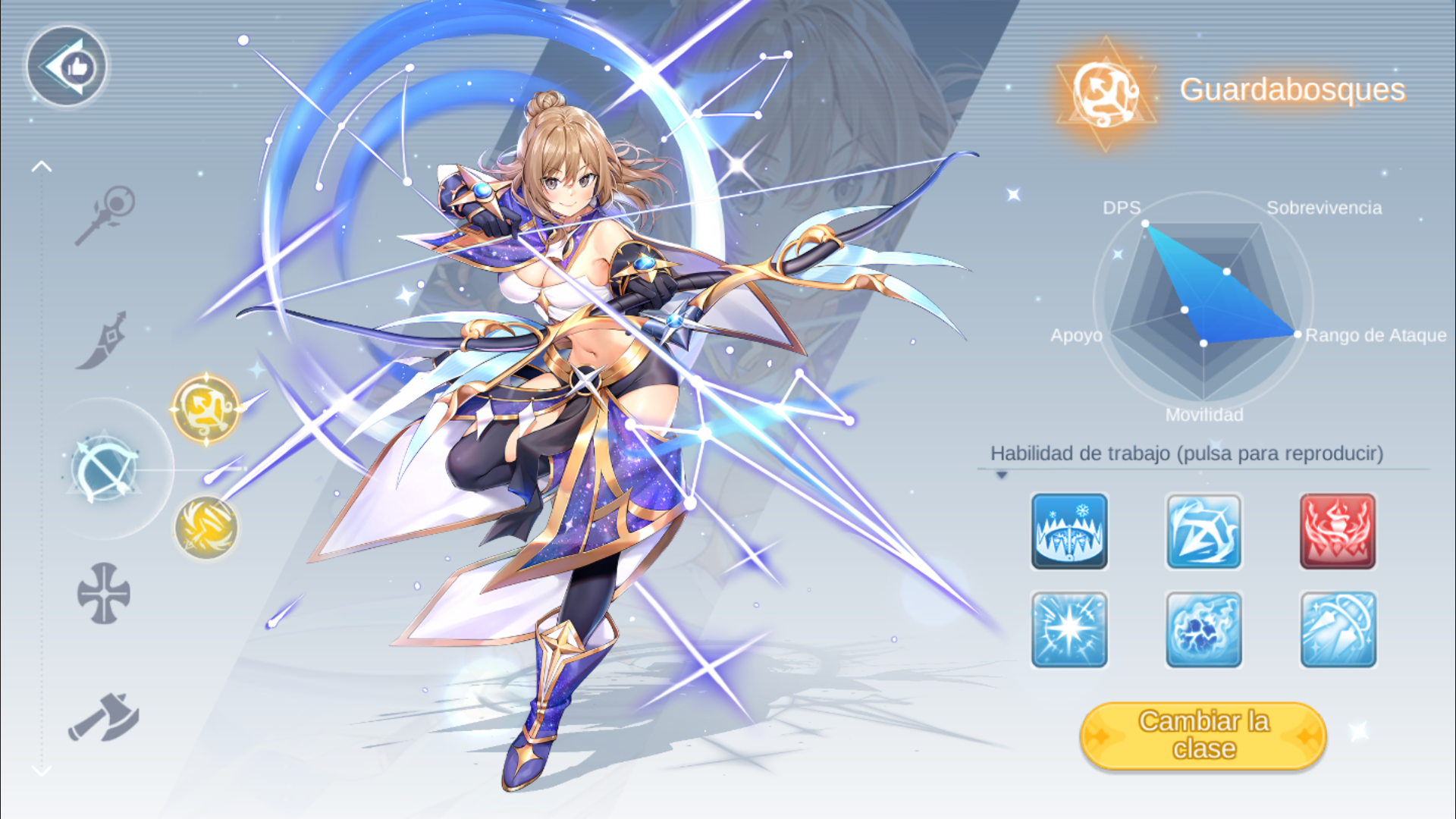Play the light-blue arrow rain skill preview

click(x=1338, y=629)
